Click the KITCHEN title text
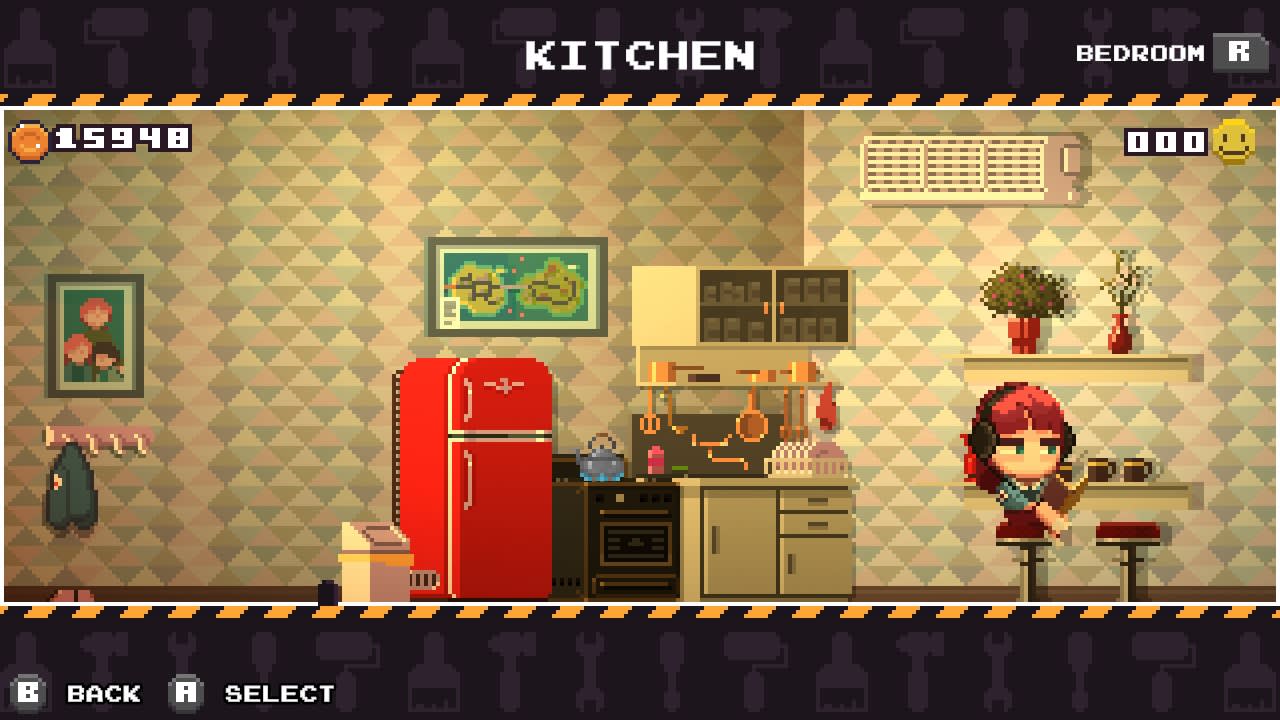The width and height of the screenshot is (1280, 720). tap(640, 57)
